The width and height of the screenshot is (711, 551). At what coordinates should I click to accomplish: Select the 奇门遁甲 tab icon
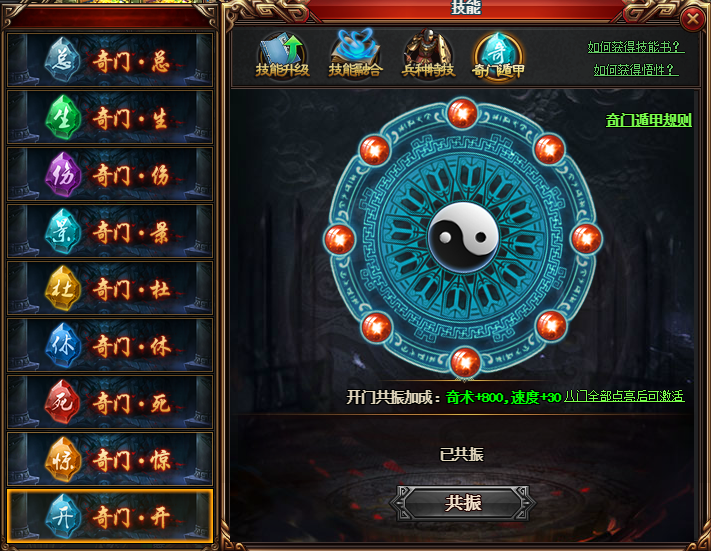(498, 57)
